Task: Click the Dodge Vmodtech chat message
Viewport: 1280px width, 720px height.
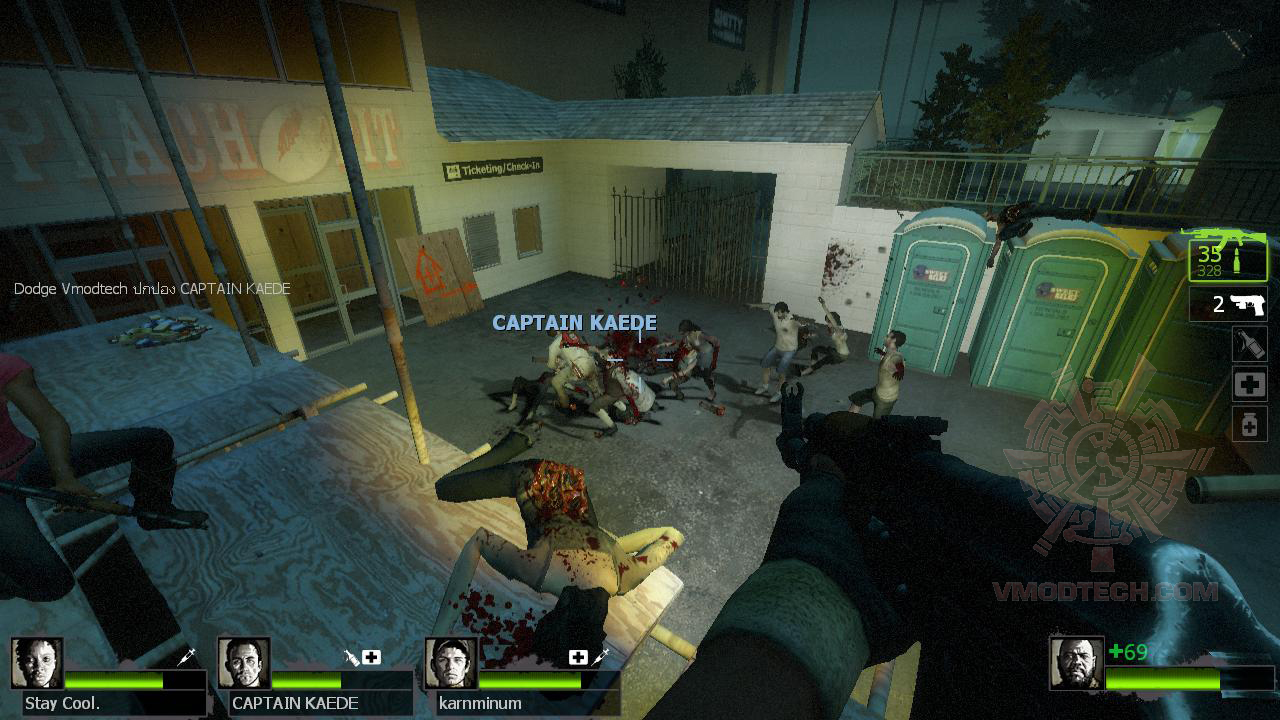Action: tap(150, 288)
